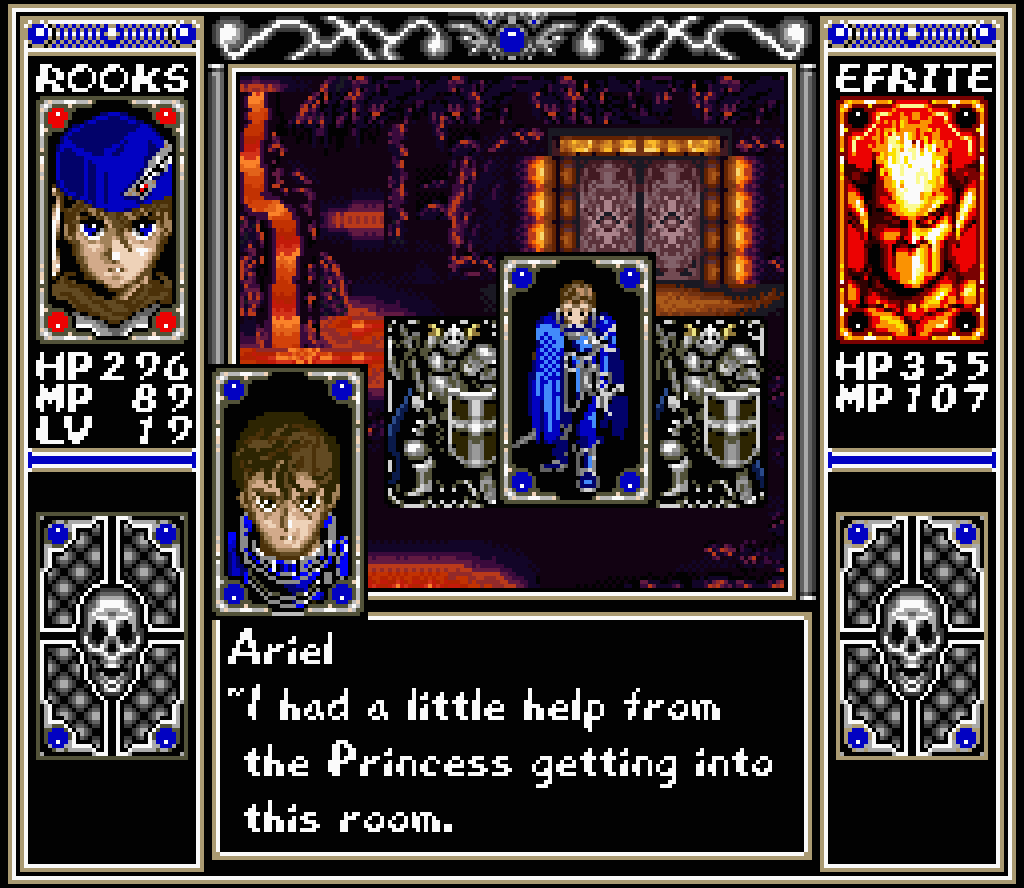Select the Rooks character portrait card
1024x888 pixels.
111,218
